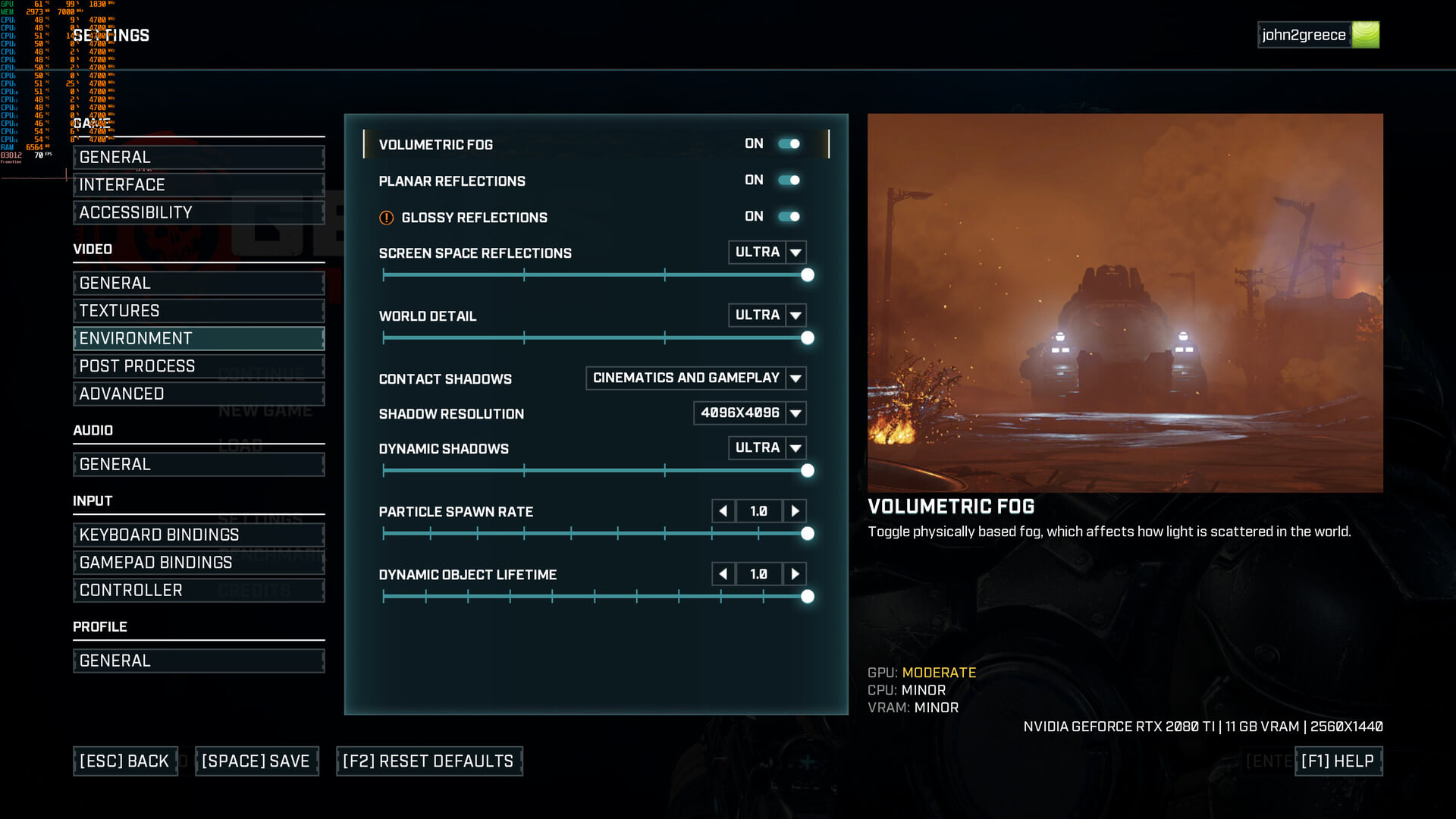1456x819 pixels.
Task: Increase Dynamic Object Lifetime with right arrow
Action: click(795, 574)
